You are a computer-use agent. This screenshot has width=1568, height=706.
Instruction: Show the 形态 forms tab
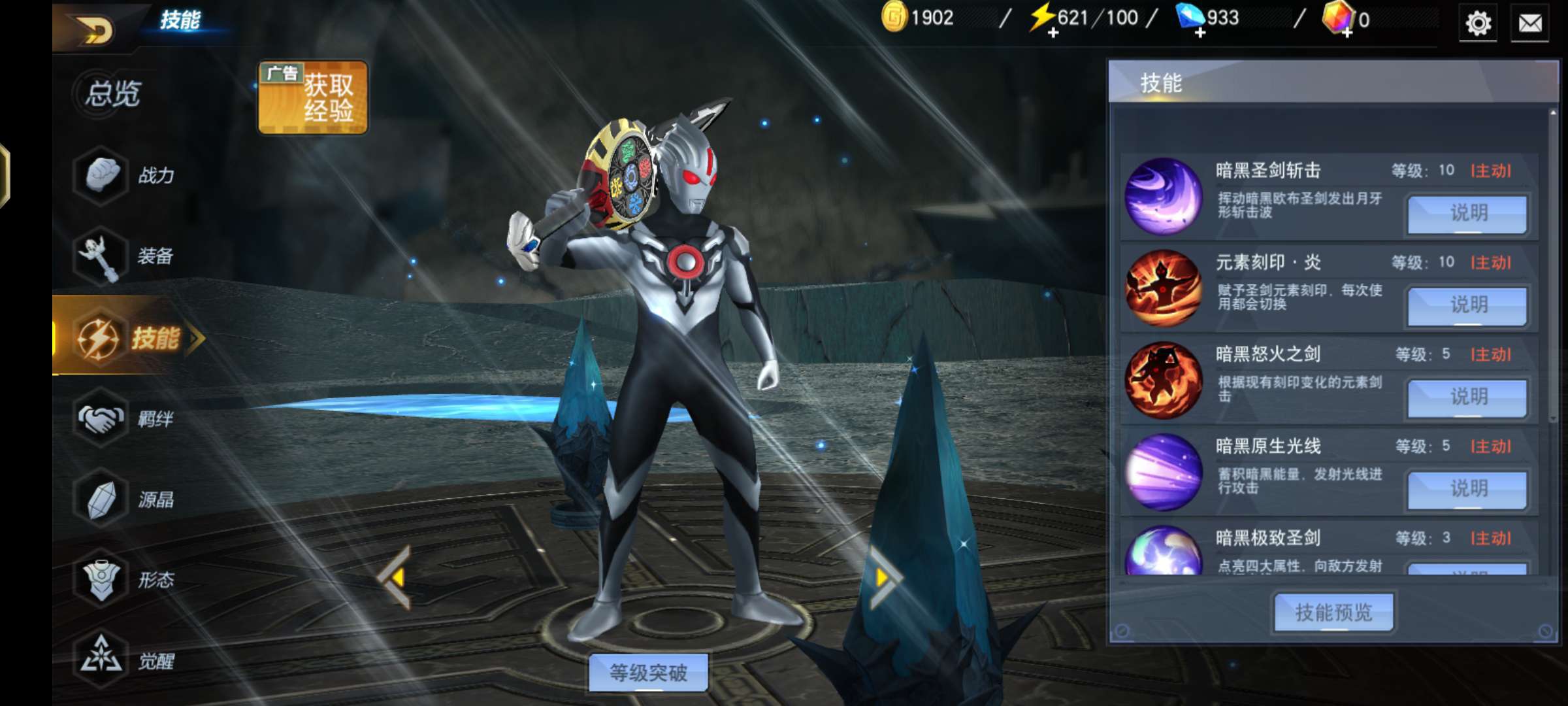(124, 580)
